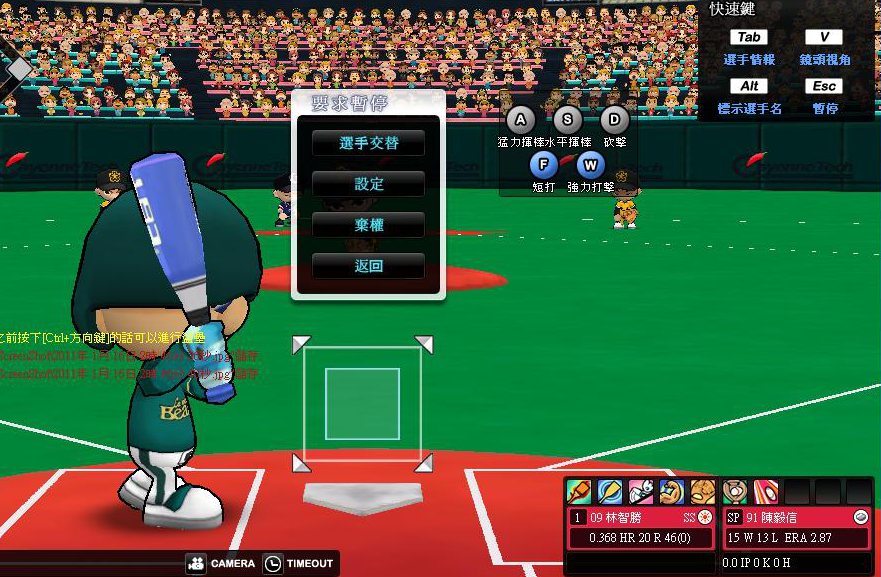The height and width of the screenshot is (577, 881).
Task: Select the flaming bat skill icon
Action: tap(579, 491)
